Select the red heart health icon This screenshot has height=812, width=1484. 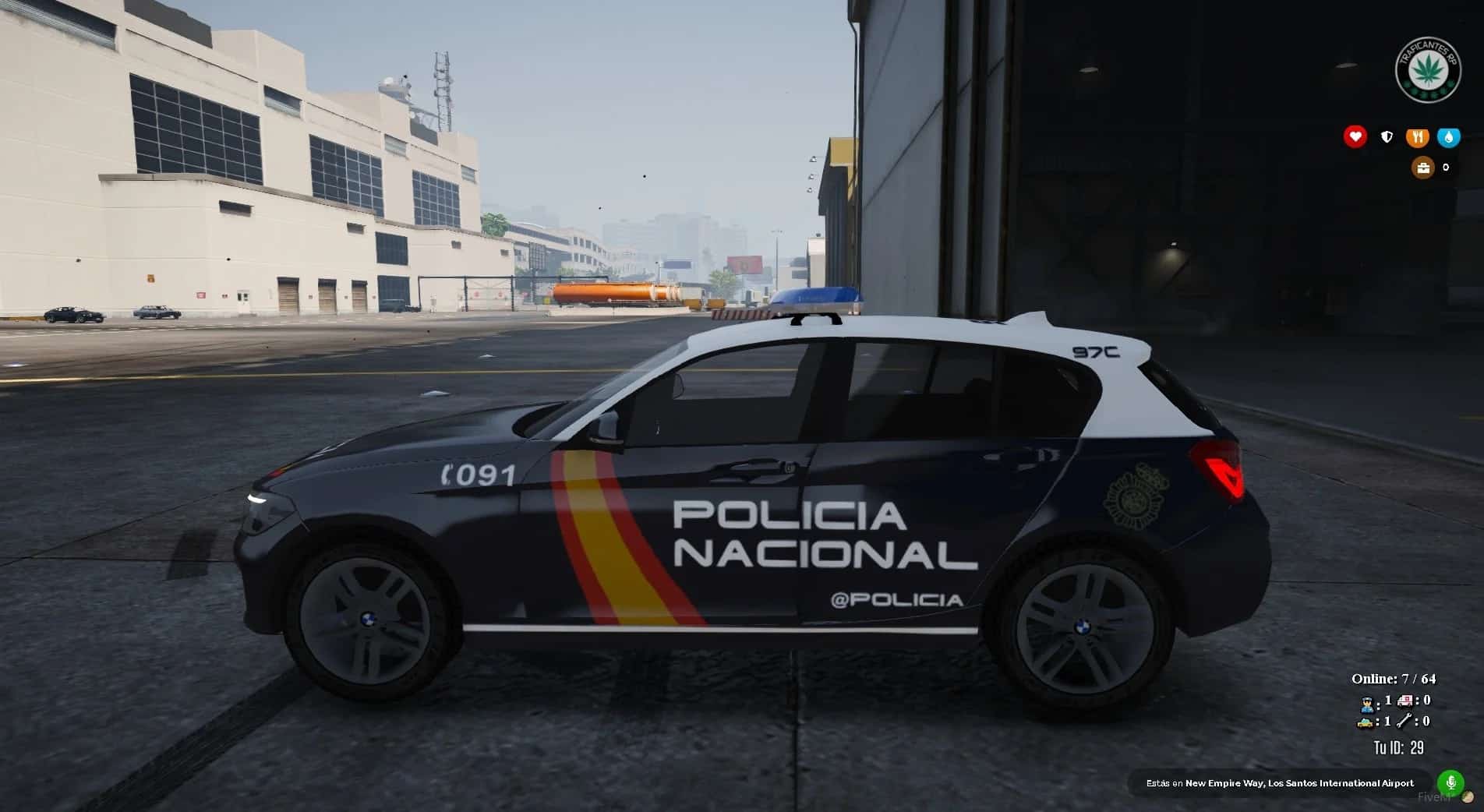pos(1355,137)
